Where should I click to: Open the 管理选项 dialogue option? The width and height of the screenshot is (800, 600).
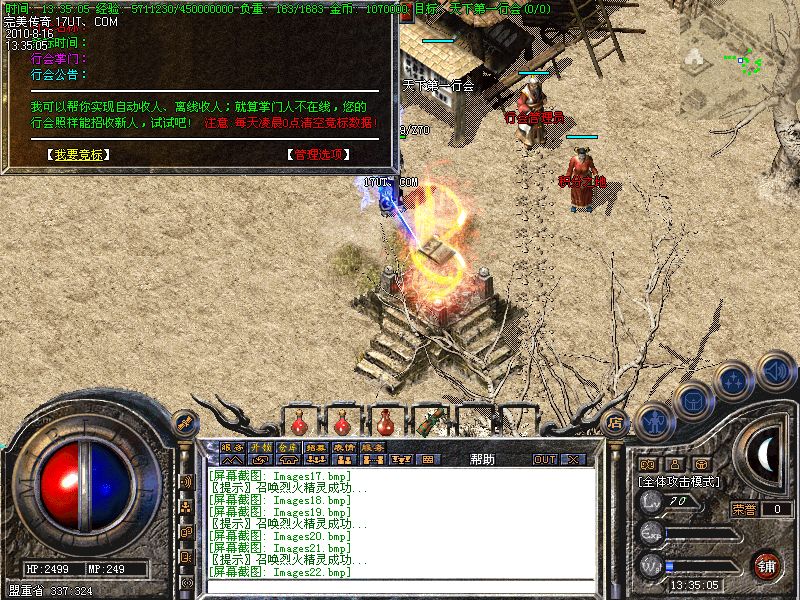pos(318,155)
